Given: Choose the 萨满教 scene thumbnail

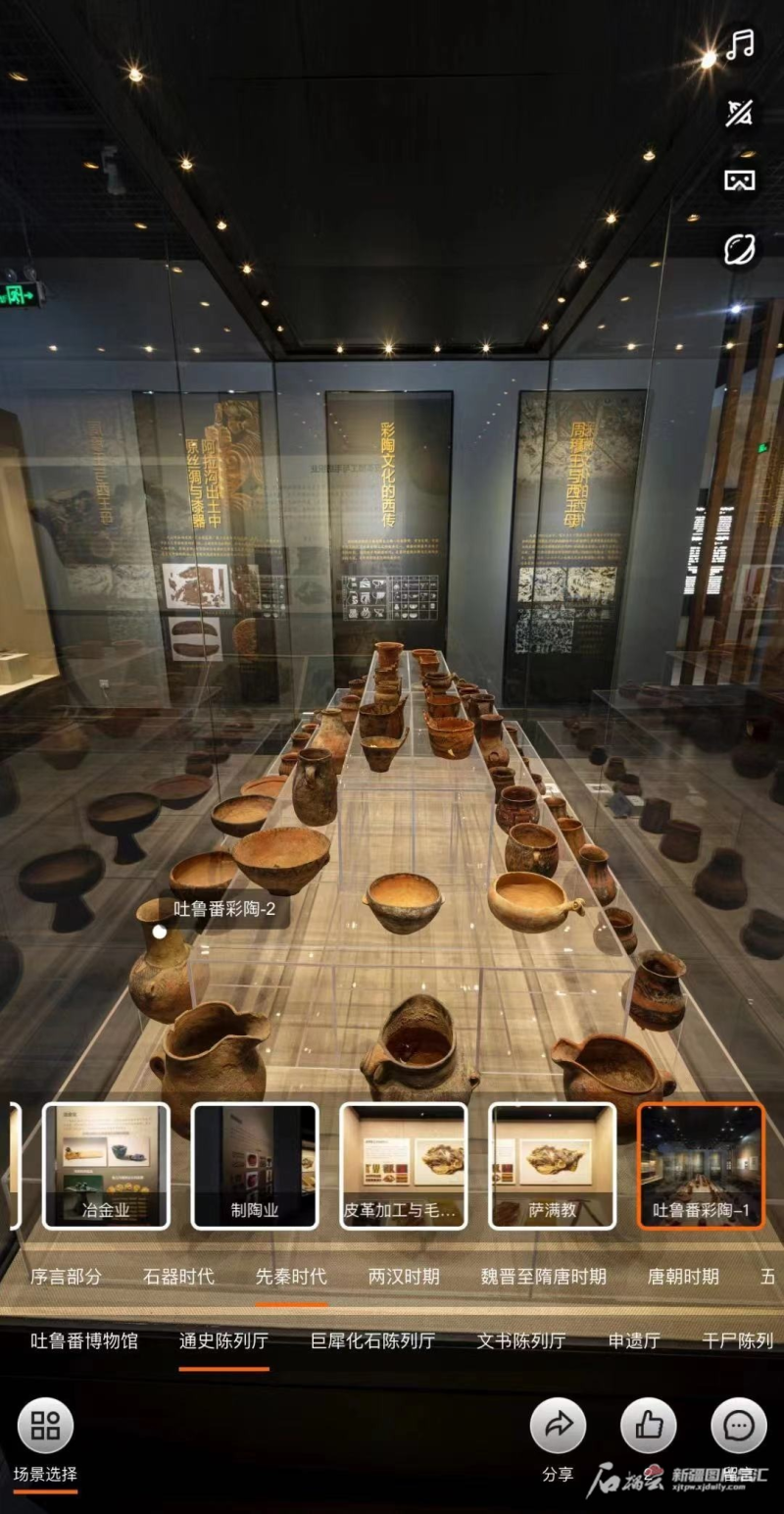Looking at the screenshot, I should point(553,1166).
